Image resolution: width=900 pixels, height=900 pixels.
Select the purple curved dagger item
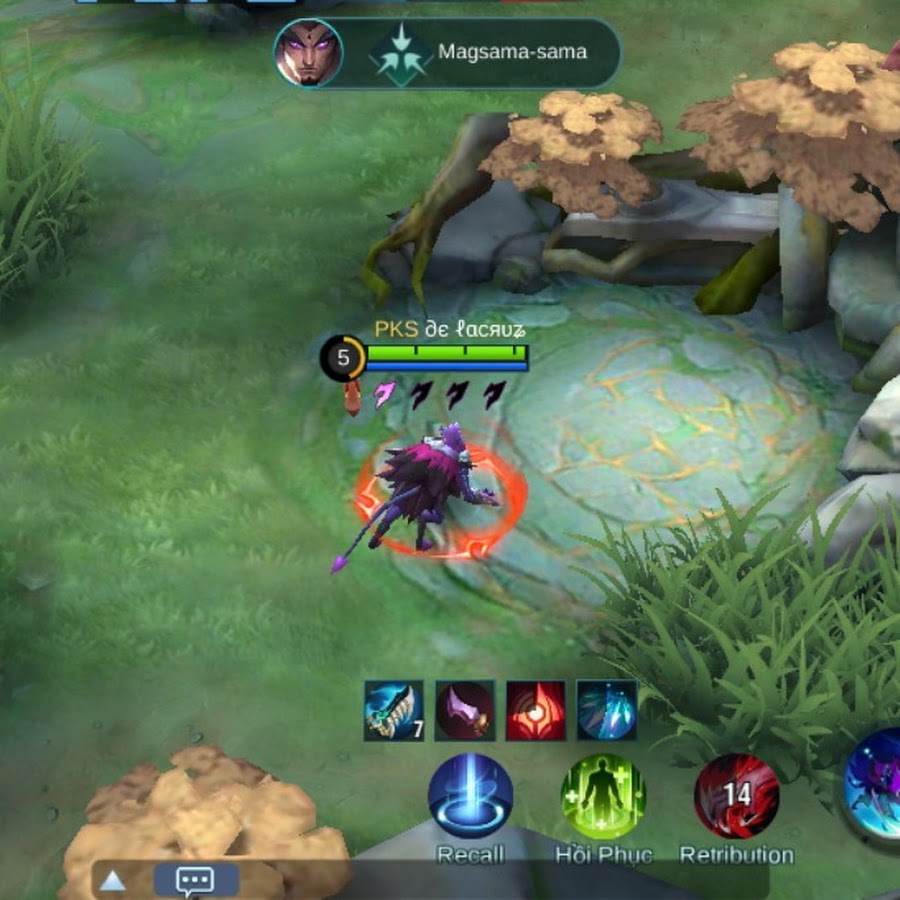coord(464,711)
